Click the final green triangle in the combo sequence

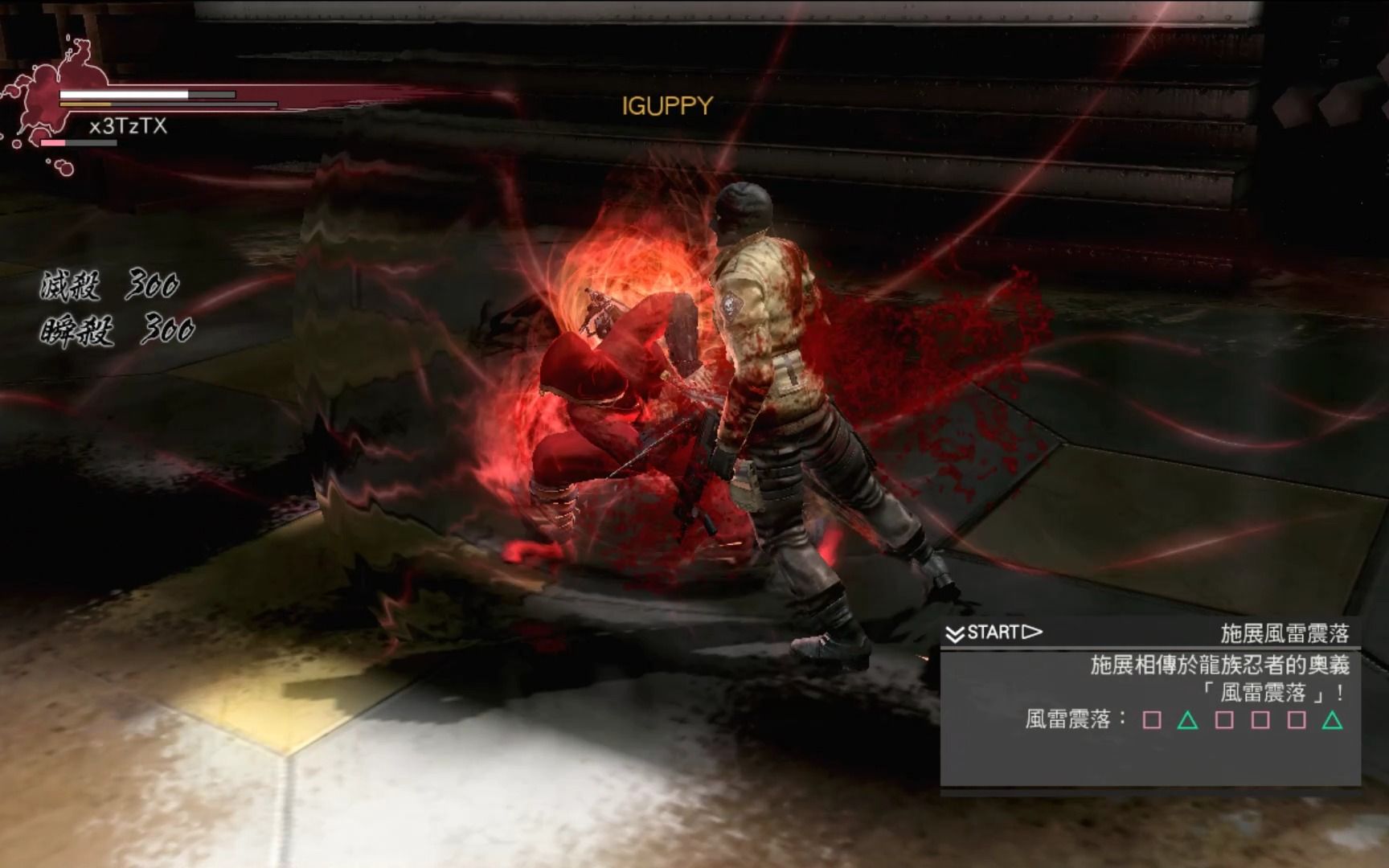click(1332, 721)
